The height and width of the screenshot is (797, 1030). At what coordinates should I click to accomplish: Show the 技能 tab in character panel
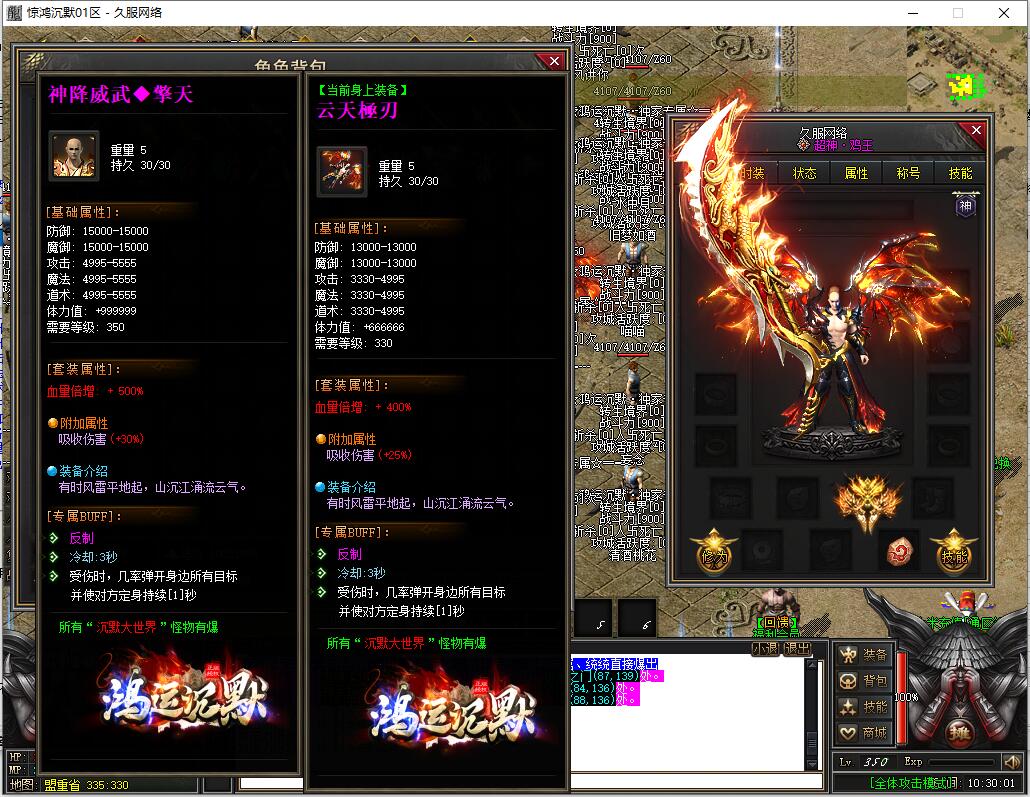pos(960,173)
